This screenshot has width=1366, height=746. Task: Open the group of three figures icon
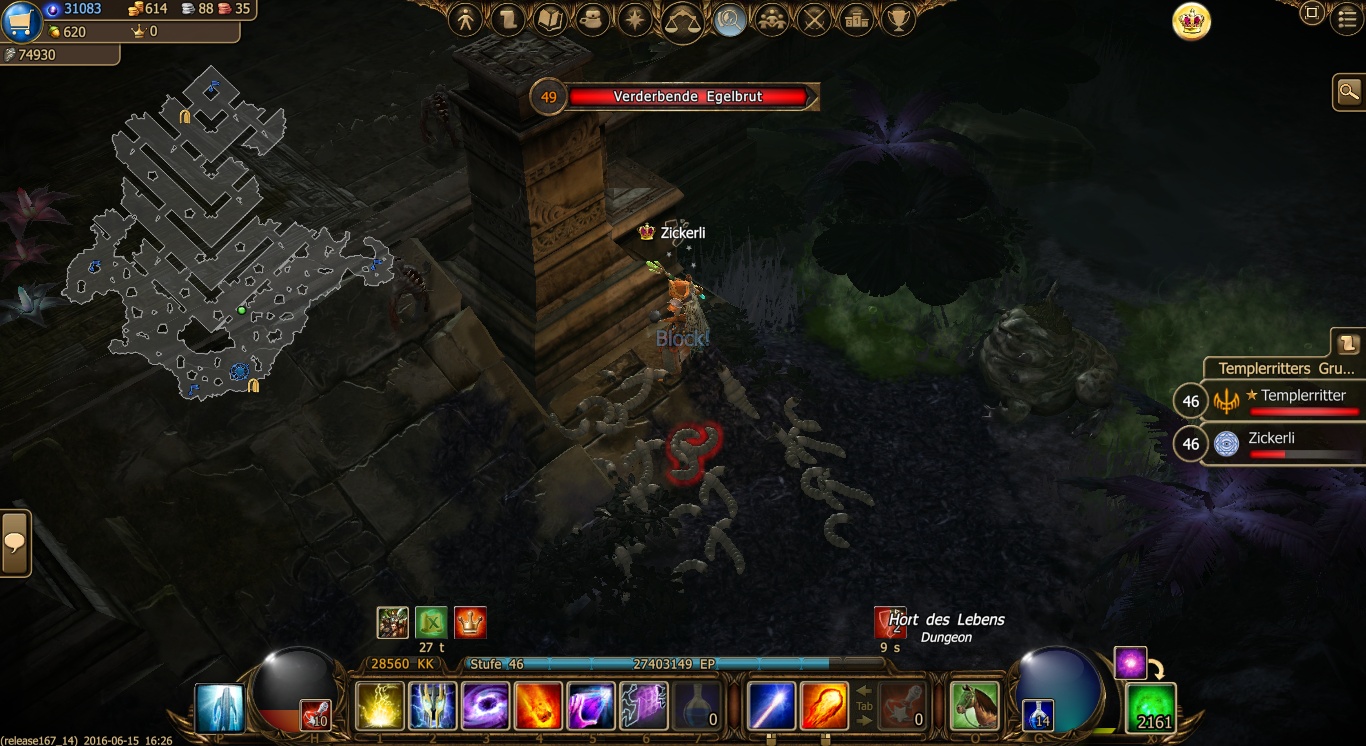tap(771, 19)
